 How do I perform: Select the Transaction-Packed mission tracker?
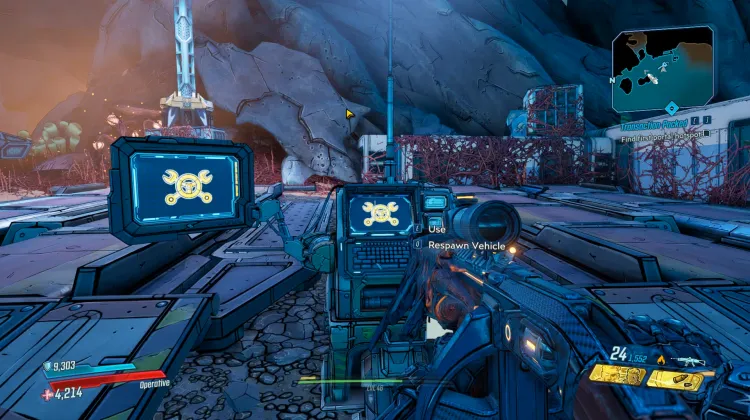pos(653,122)
